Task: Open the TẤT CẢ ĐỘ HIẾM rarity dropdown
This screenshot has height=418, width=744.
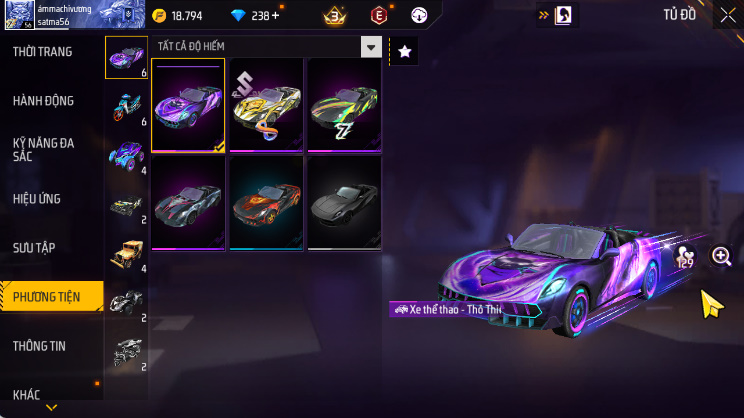Action: 268,47
